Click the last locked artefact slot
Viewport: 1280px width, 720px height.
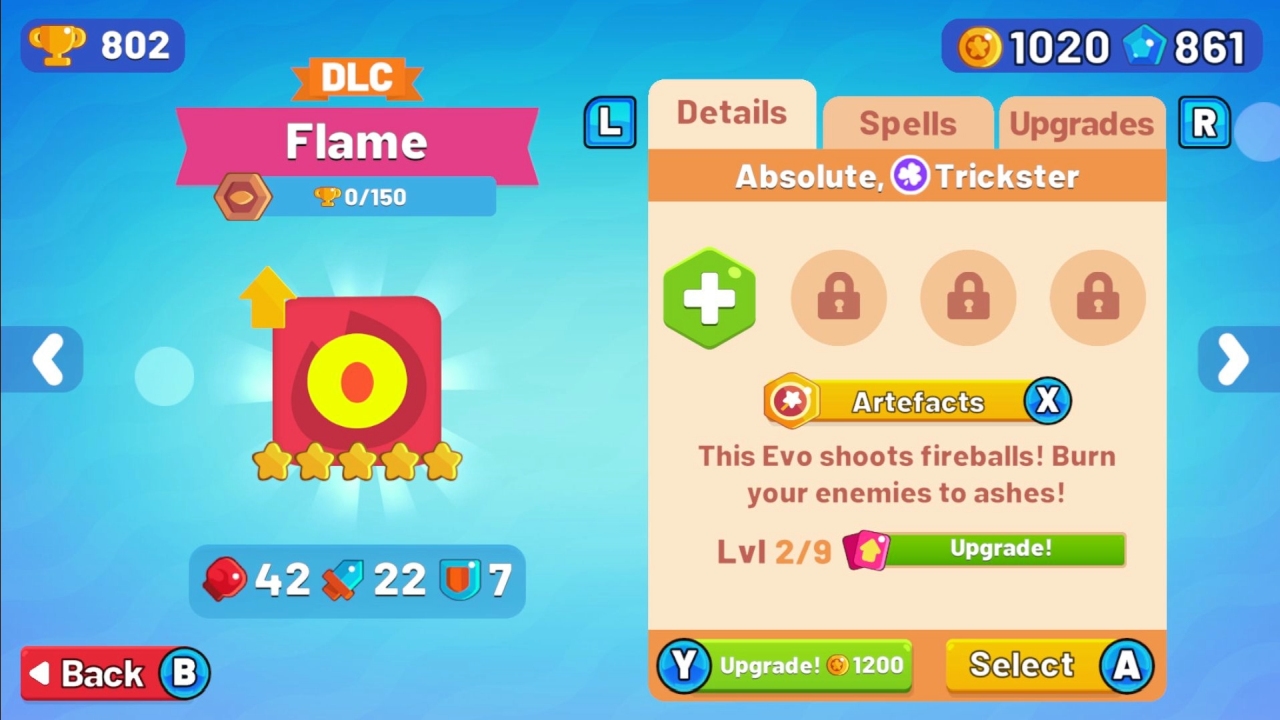pos(1097,297)
